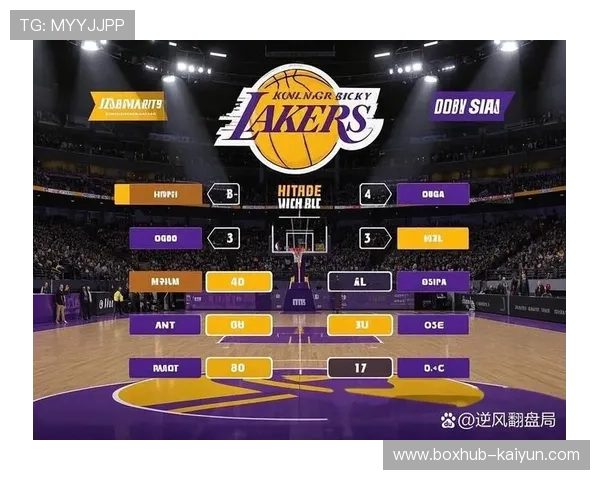Click the hexagon showing letter B
The image size is (600, 480).
tap(224, 194)
